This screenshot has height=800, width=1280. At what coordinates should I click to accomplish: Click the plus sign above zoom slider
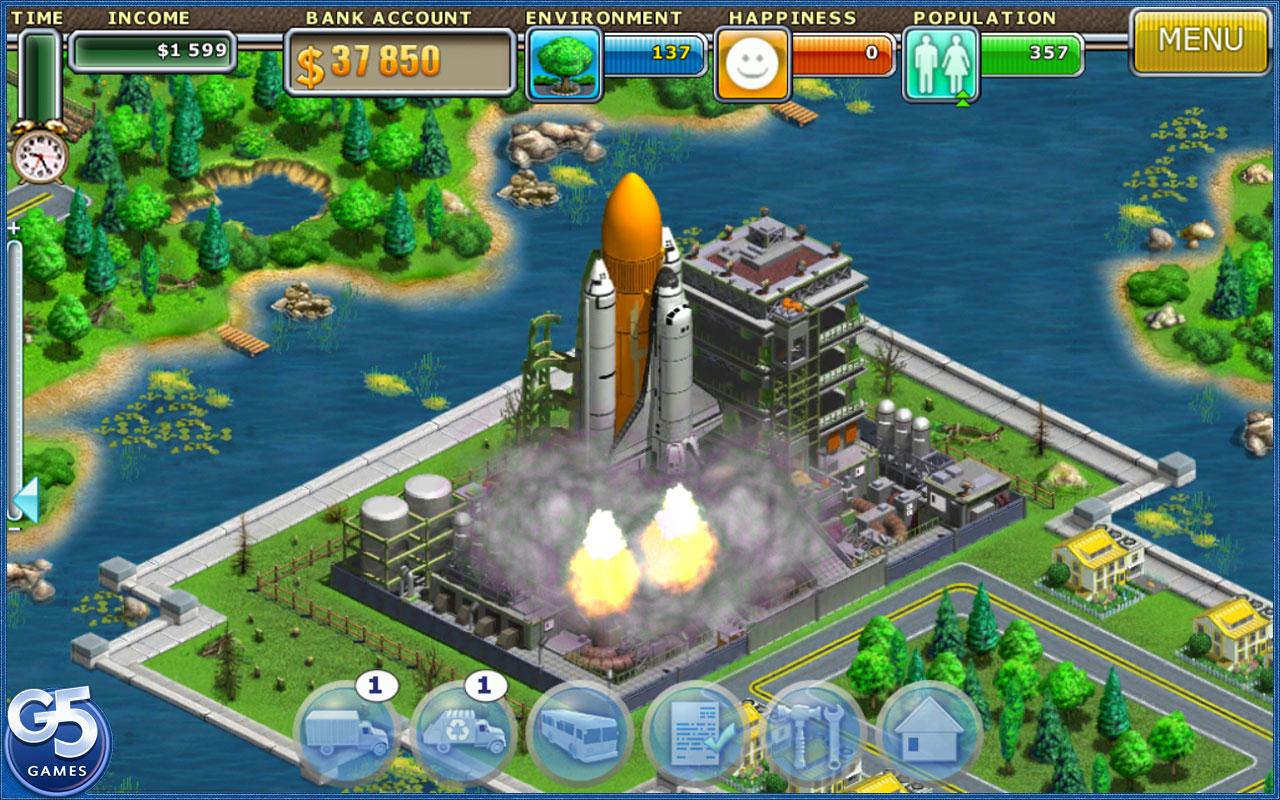coord(14,229)
